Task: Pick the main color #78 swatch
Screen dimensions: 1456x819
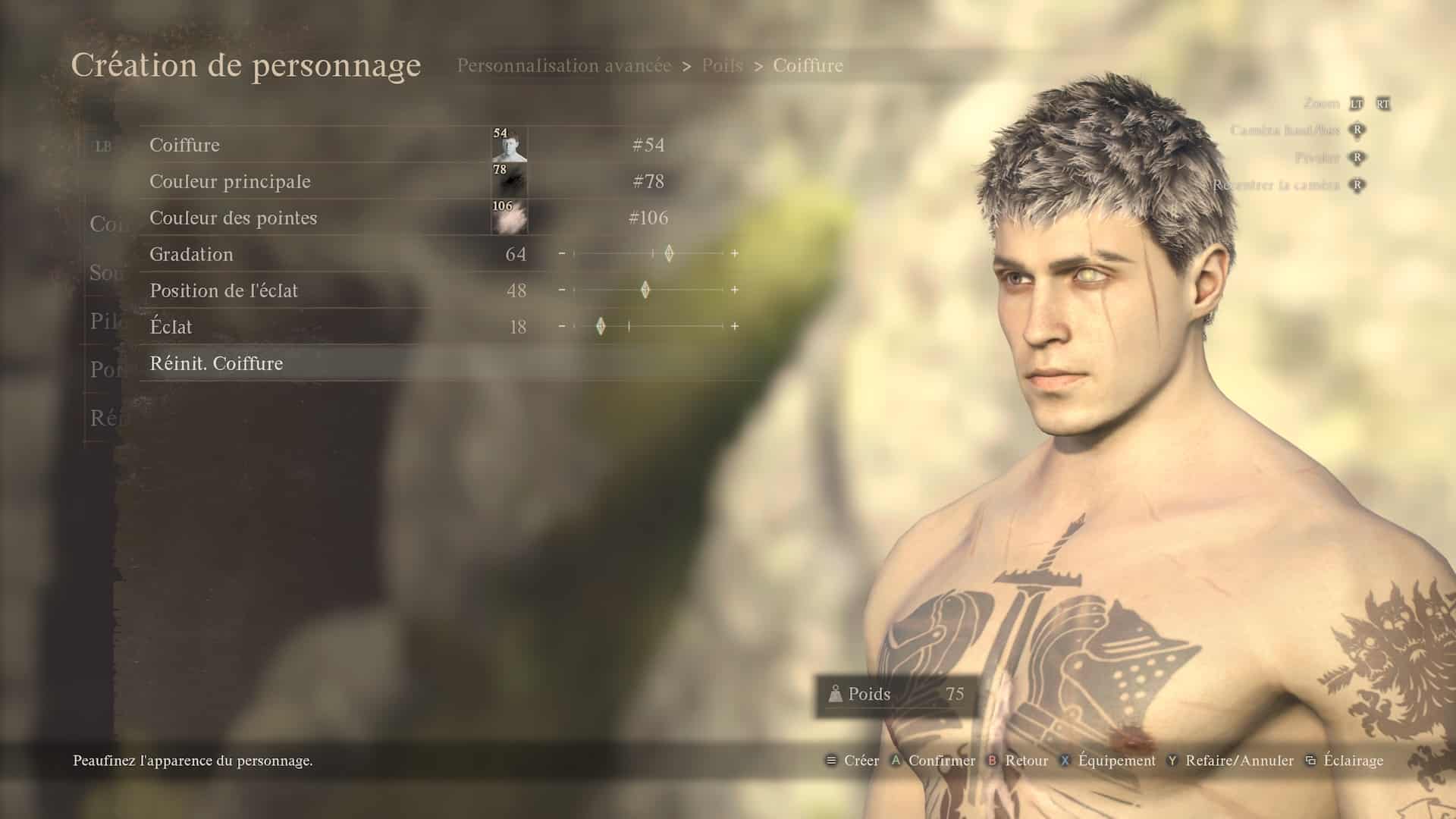Action: pos(509,181)
